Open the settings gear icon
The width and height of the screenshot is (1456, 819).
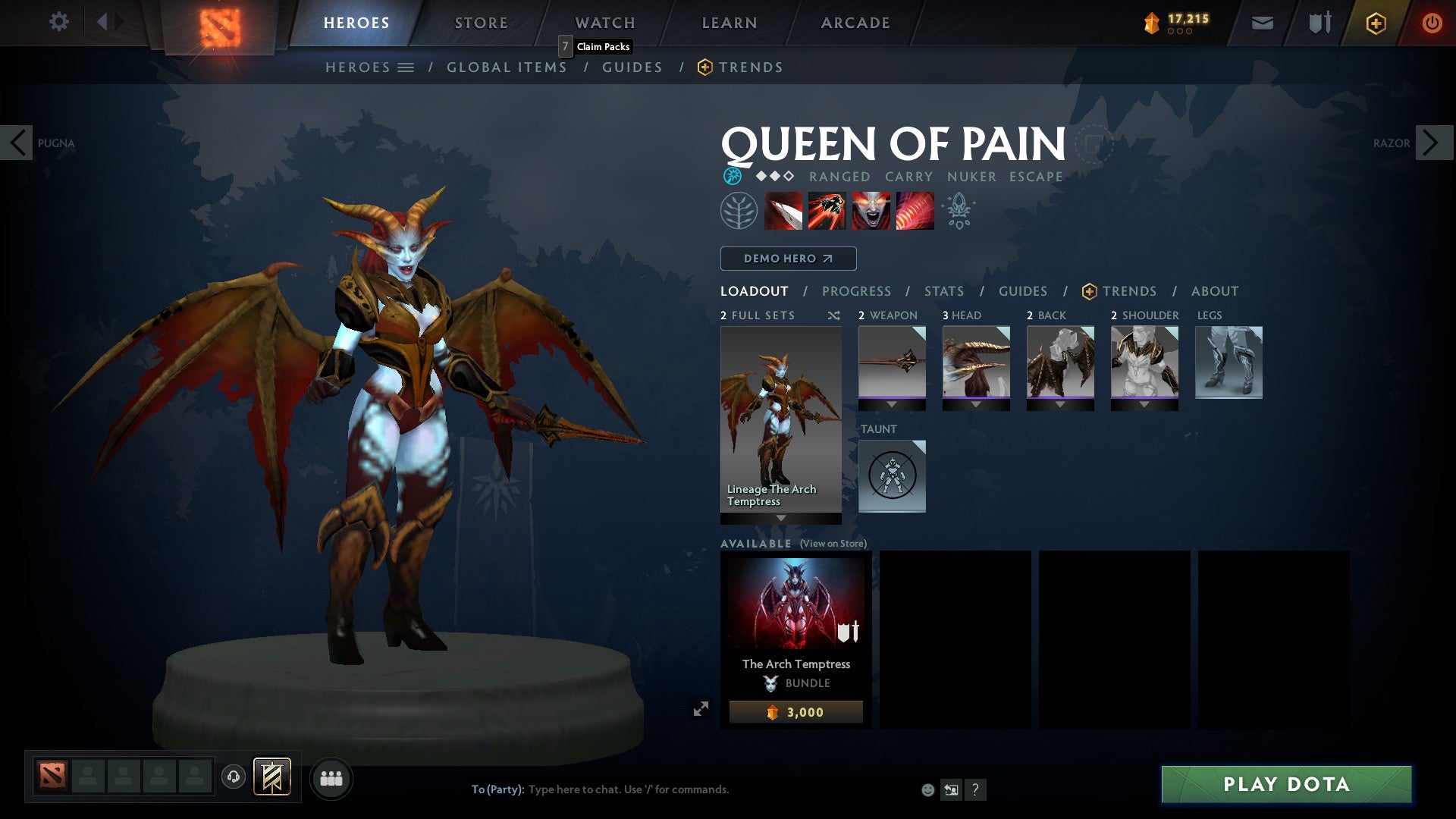click(x=59, y=22)
